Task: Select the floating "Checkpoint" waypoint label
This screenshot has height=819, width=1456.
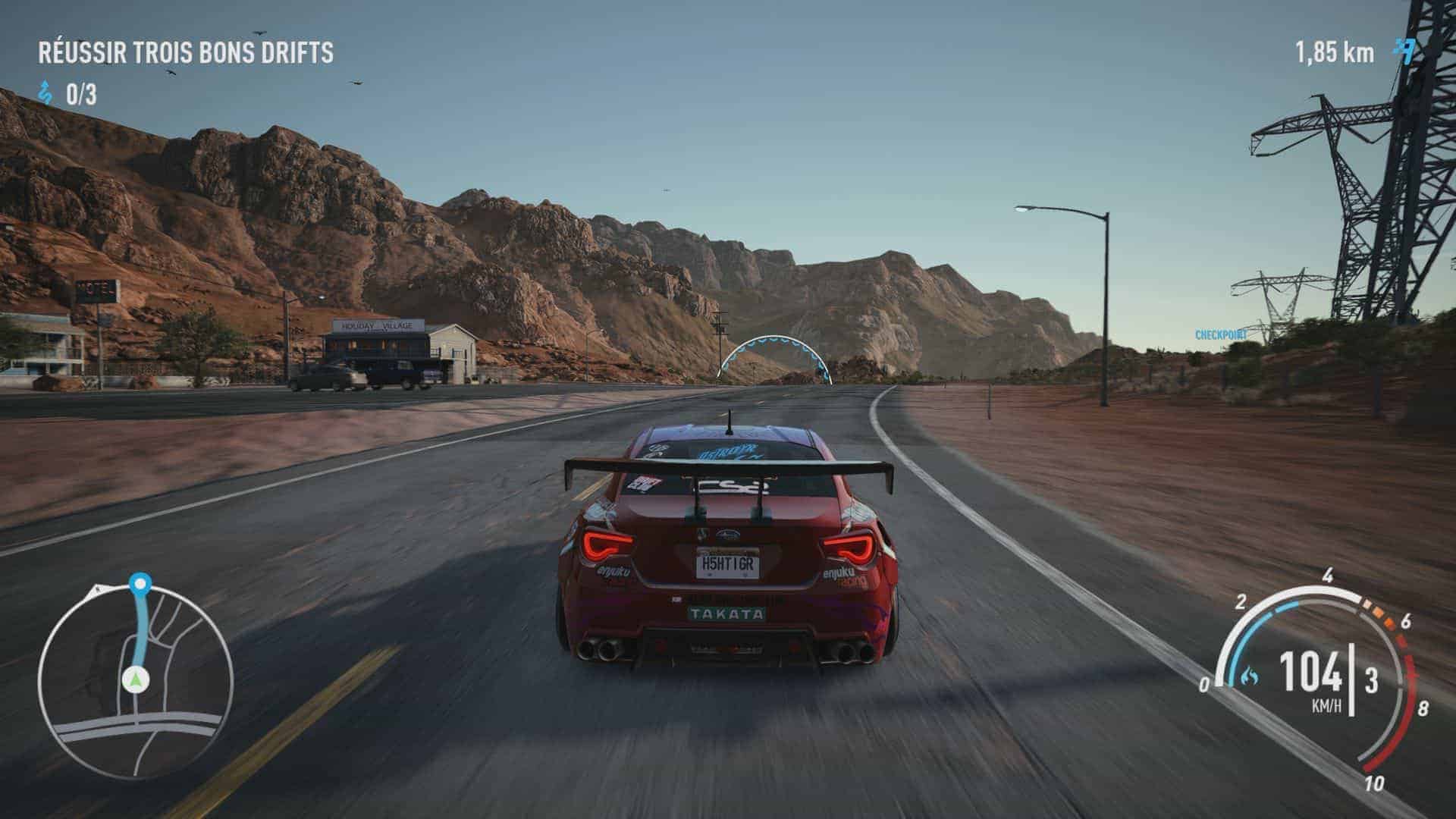Action: tap(1221, 335)
